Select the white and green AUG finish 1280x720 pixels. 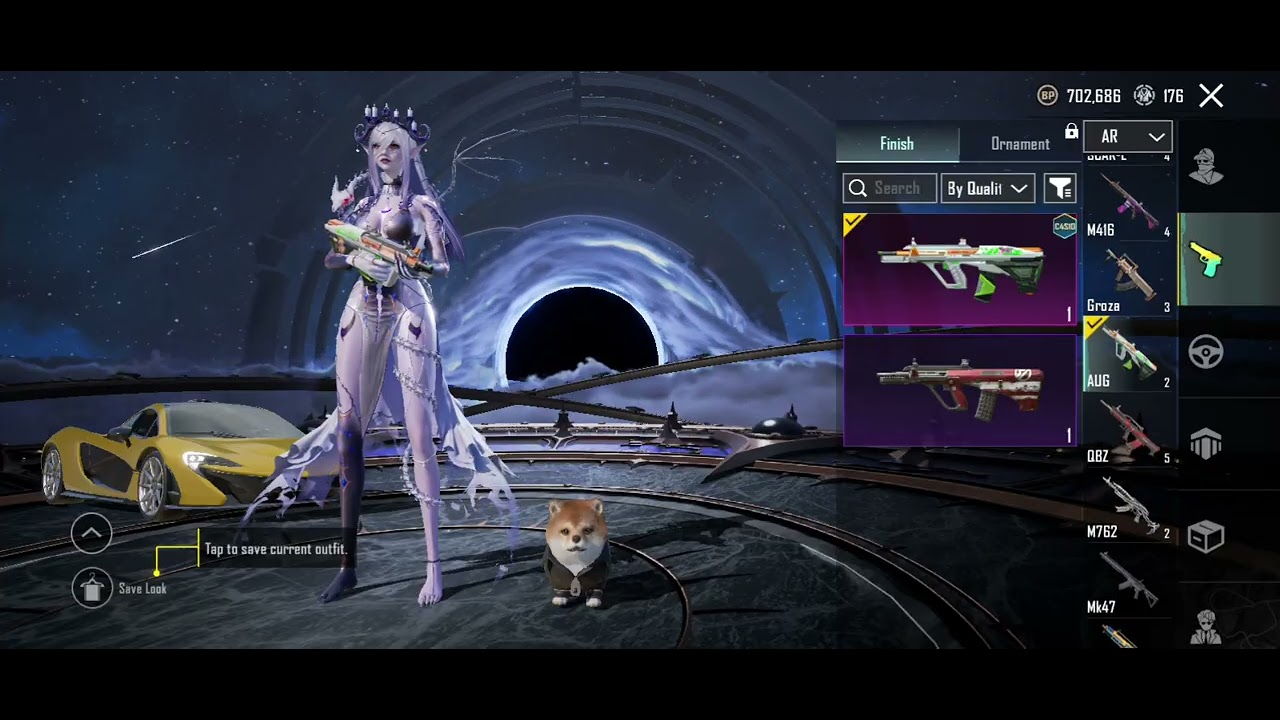tap(960, 270)
